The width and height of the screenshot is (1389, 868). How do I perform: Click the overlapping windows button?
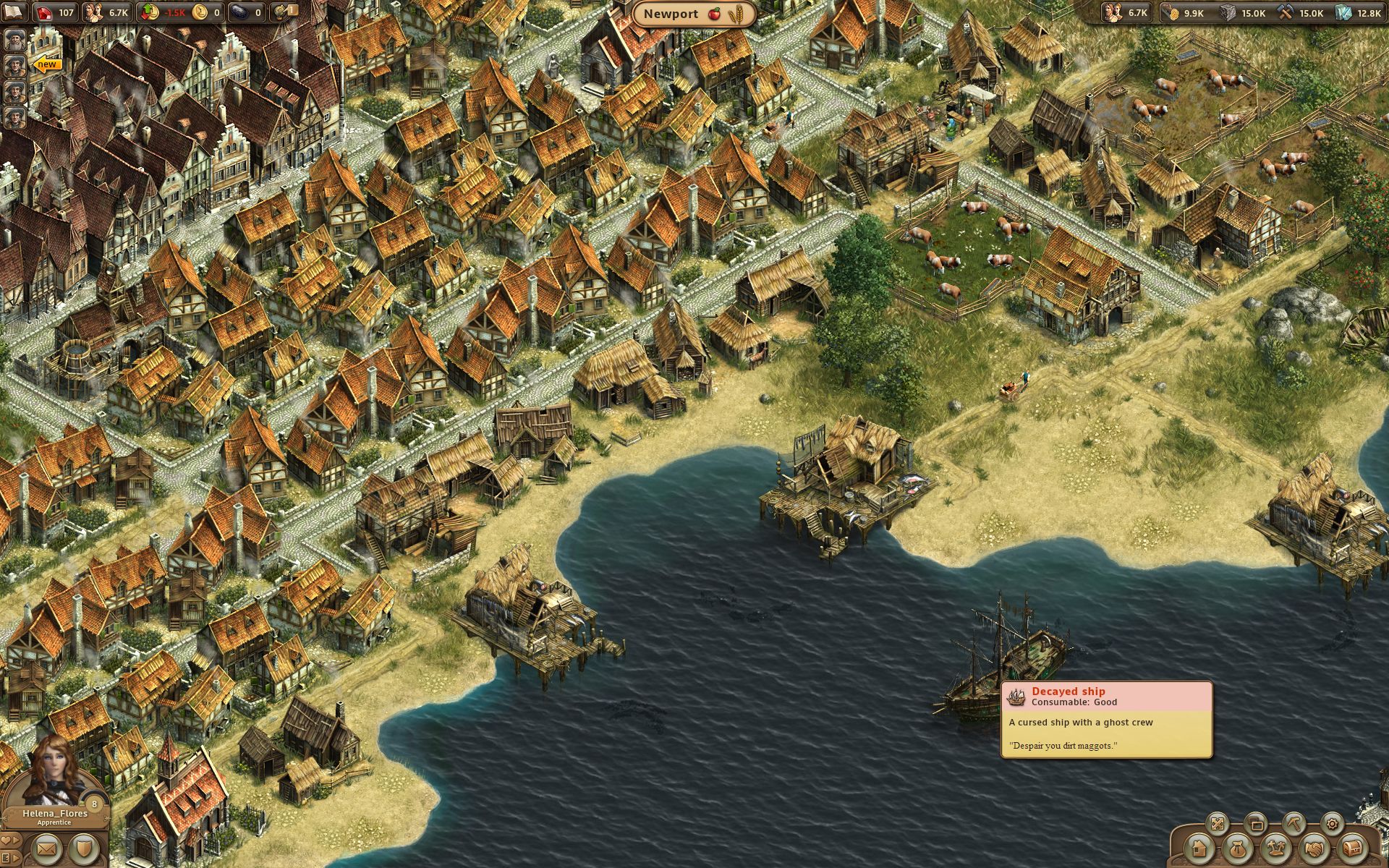click(1256, 824)
